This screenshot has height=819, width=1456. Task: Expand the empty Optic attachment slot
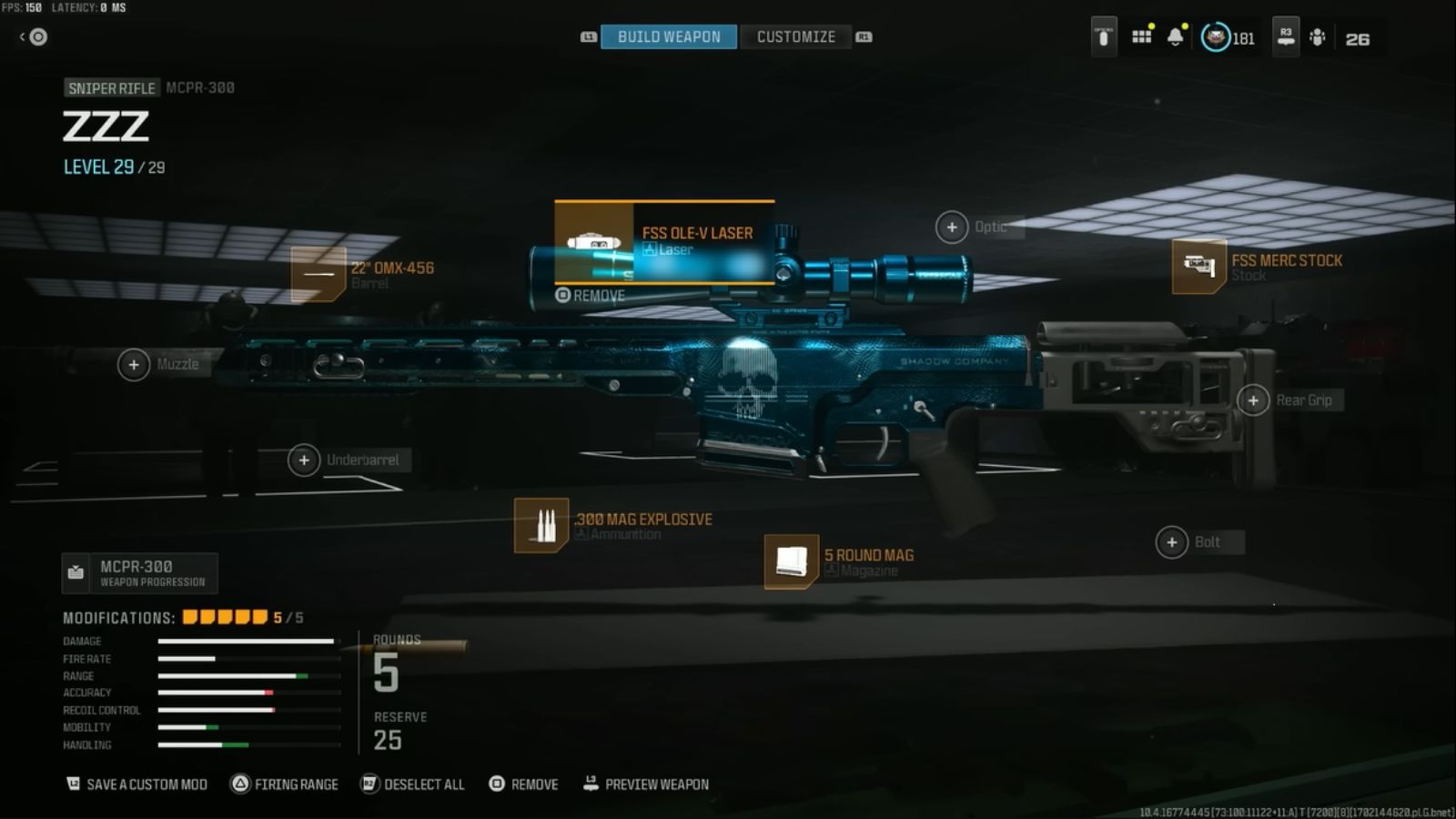coord(952,227)
